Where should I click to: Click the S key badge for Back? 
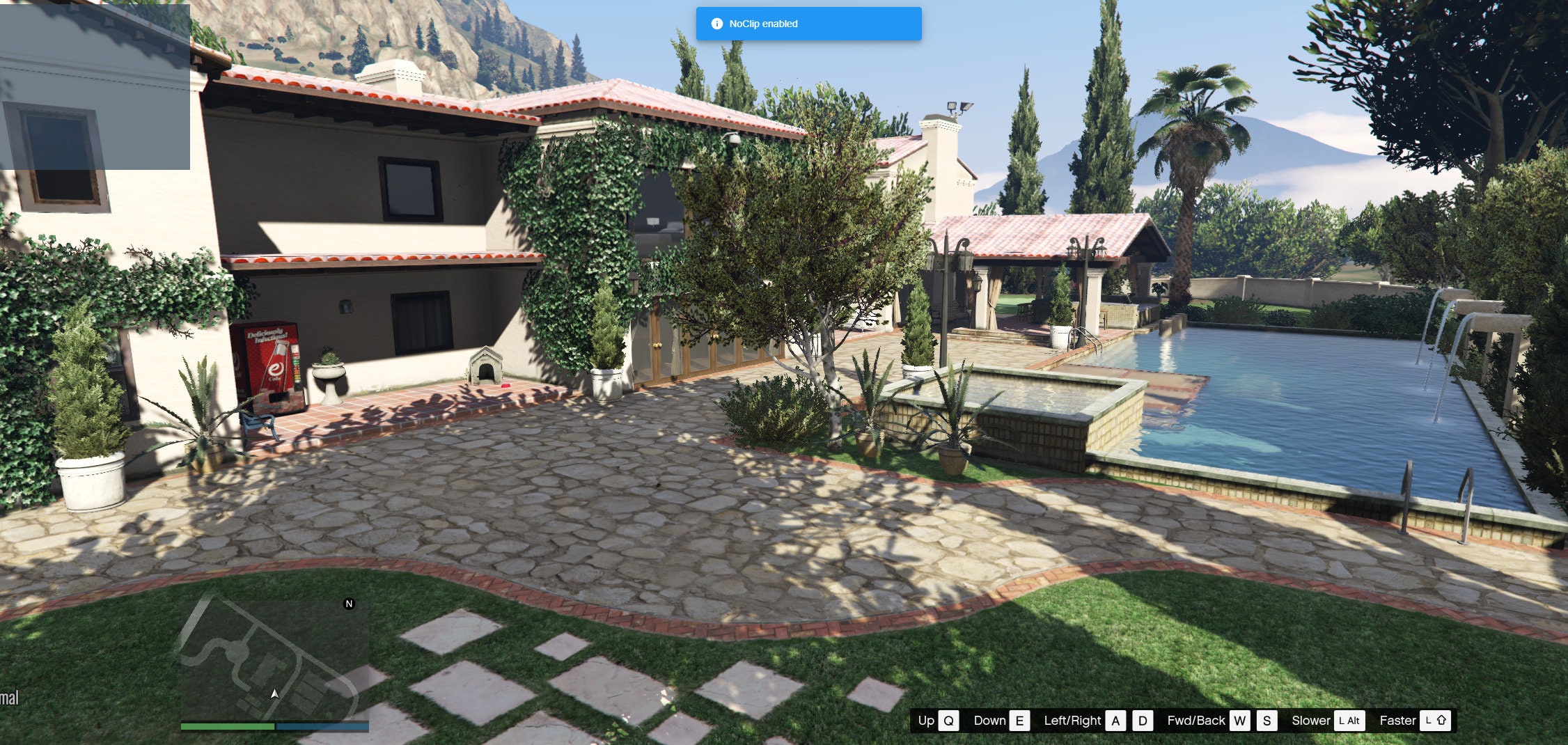coord(1268,721)
